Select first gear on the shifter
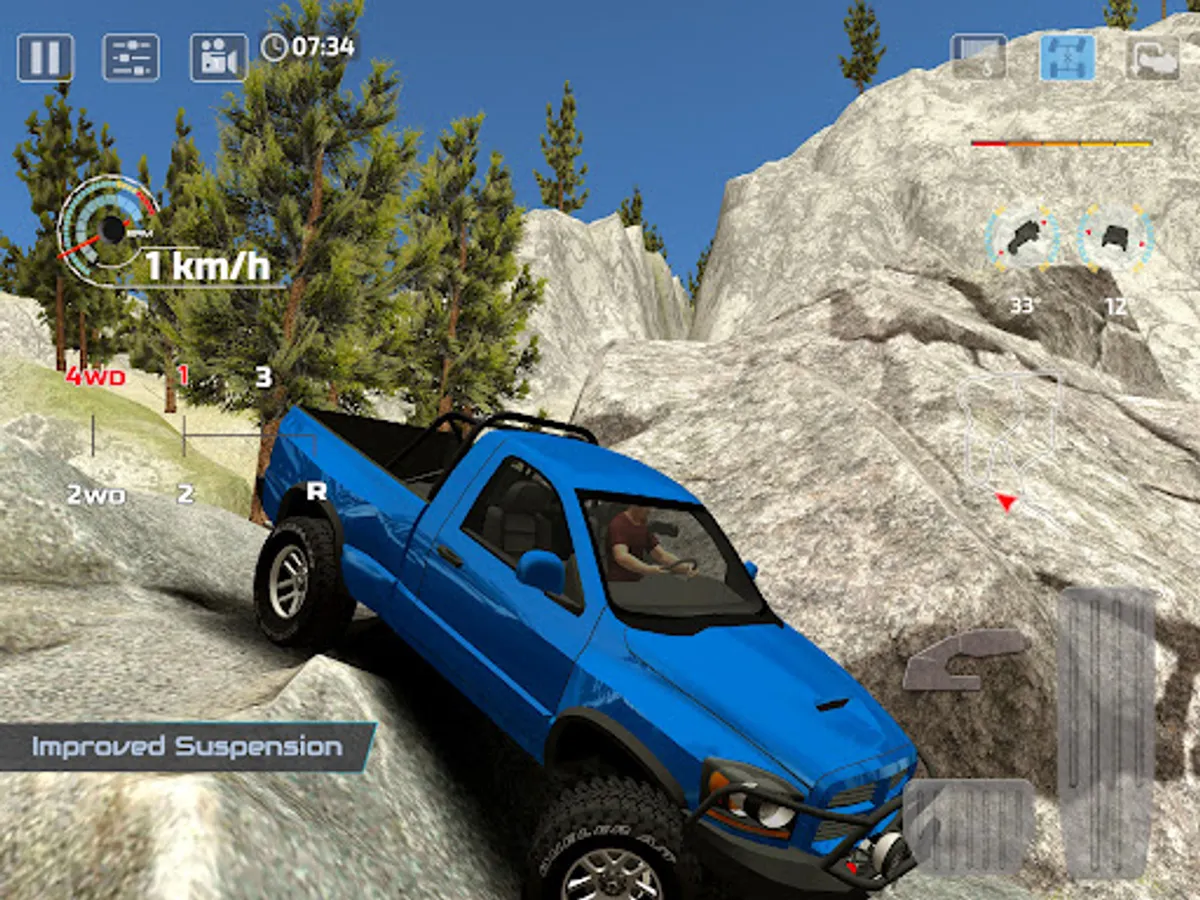 (183, 377)
